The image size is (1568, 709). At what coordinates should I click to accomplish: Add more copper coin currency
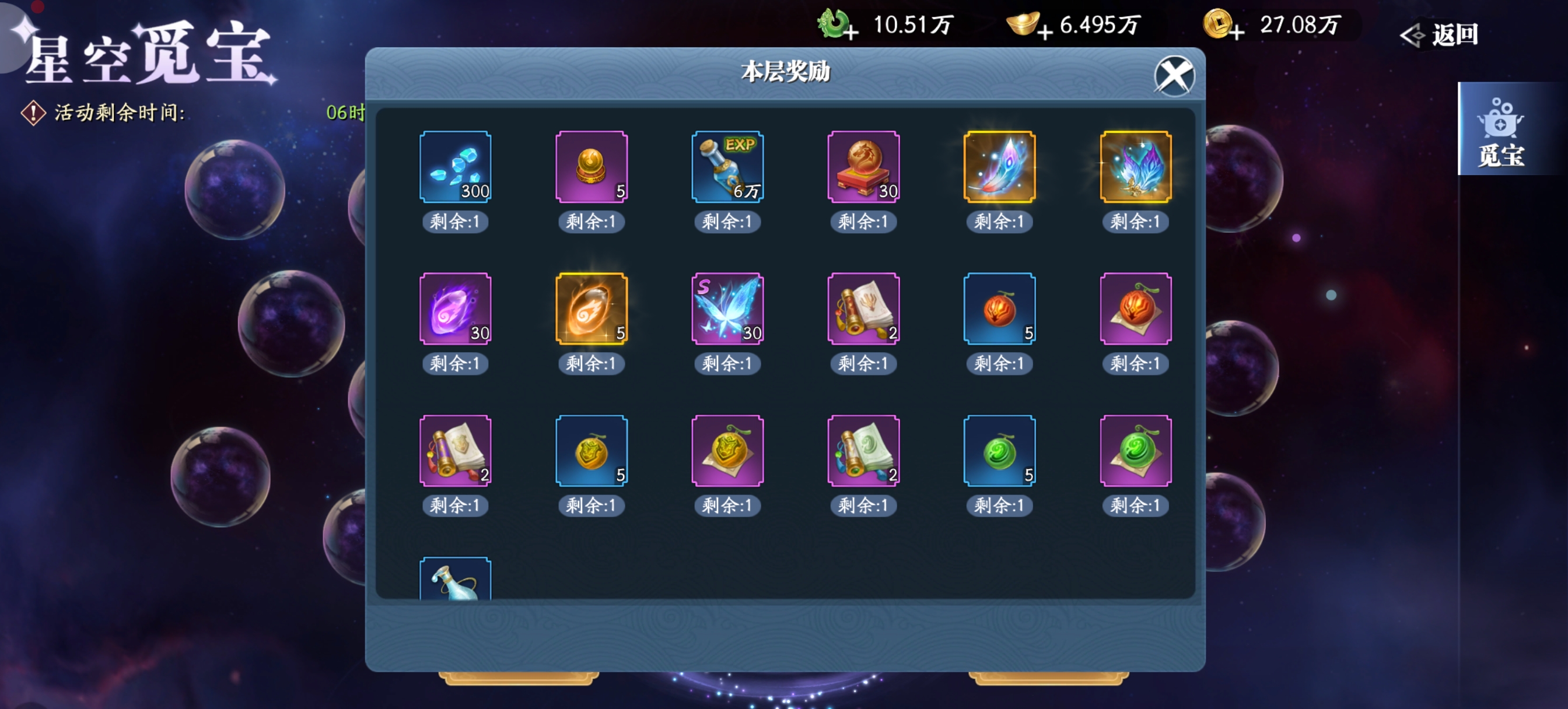[x=1236, y=31]
